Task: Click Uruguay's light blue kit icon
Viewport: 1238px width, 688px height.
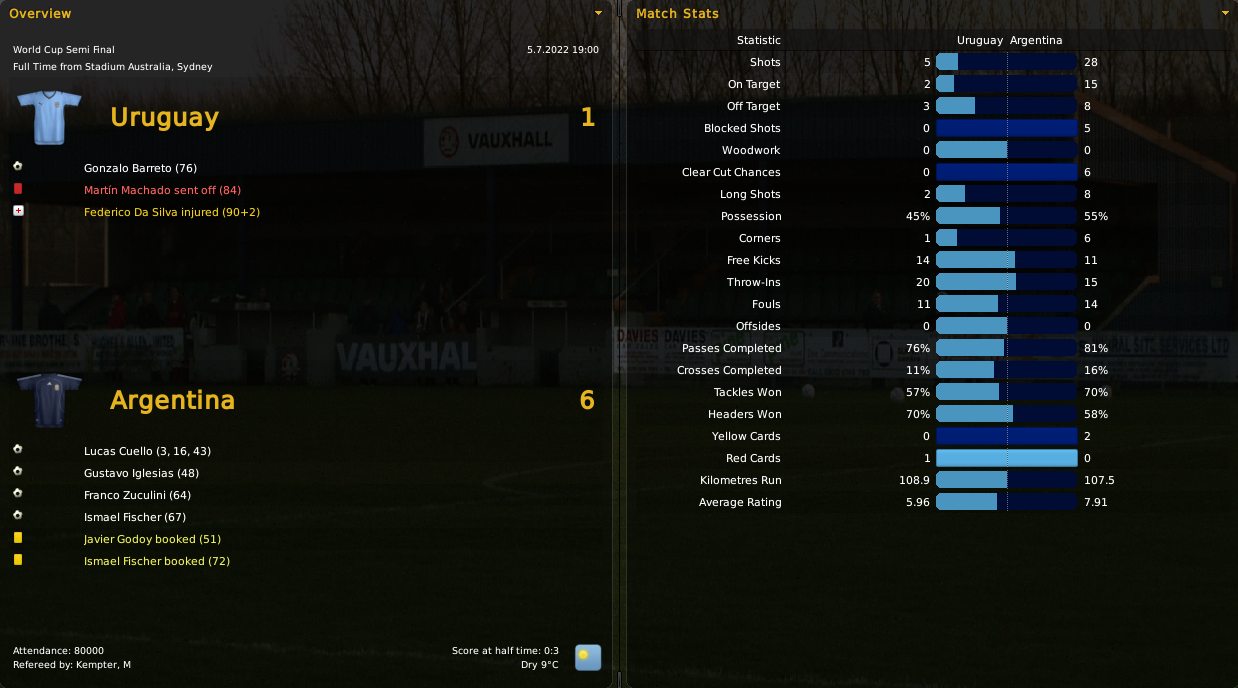Action: click(49, 117)
